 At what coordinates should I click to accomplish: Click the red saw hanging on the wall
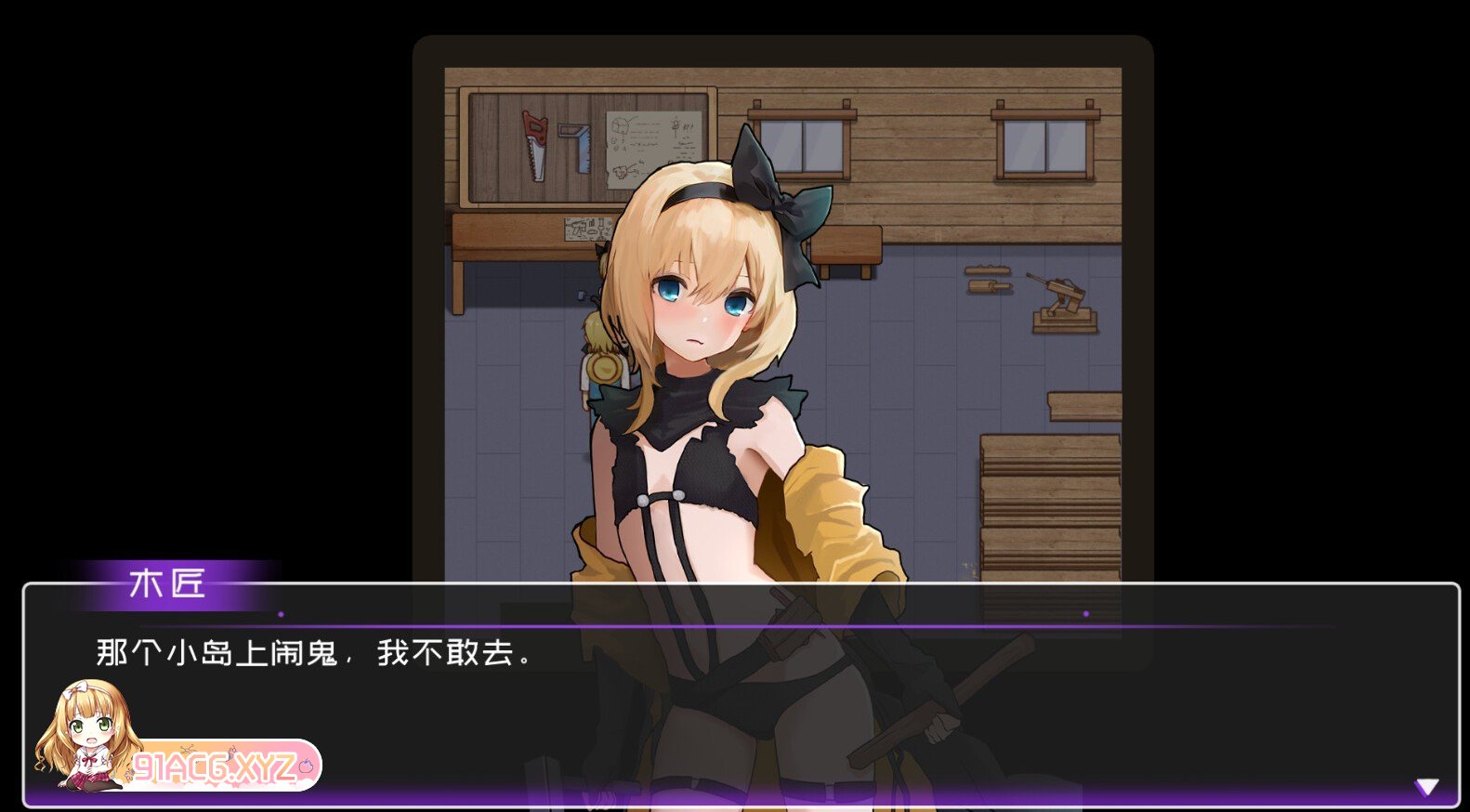click(x=533, y=147)
